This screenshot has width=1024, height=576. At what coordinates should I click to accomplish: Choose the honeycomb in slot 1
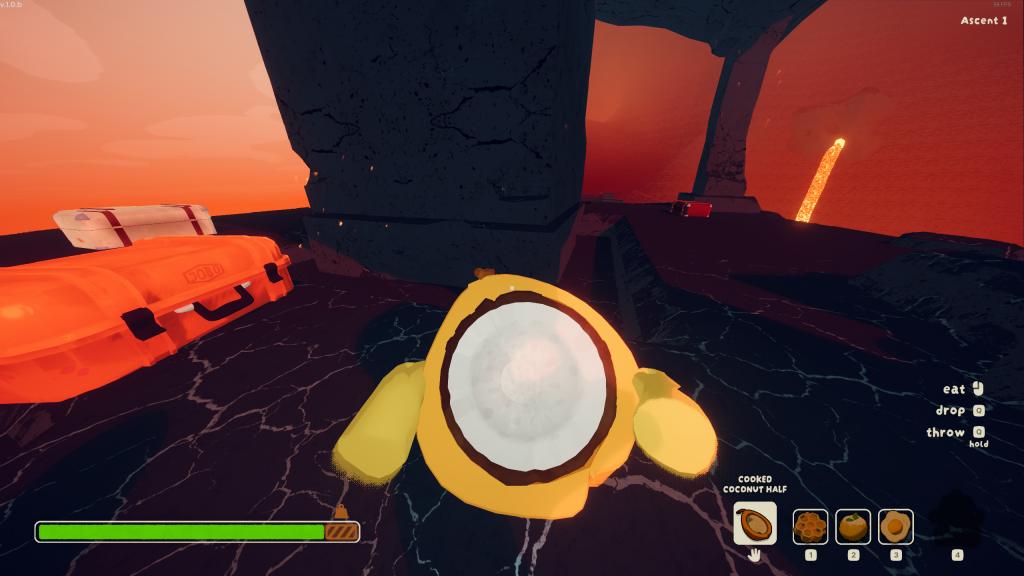pos(810,526)
